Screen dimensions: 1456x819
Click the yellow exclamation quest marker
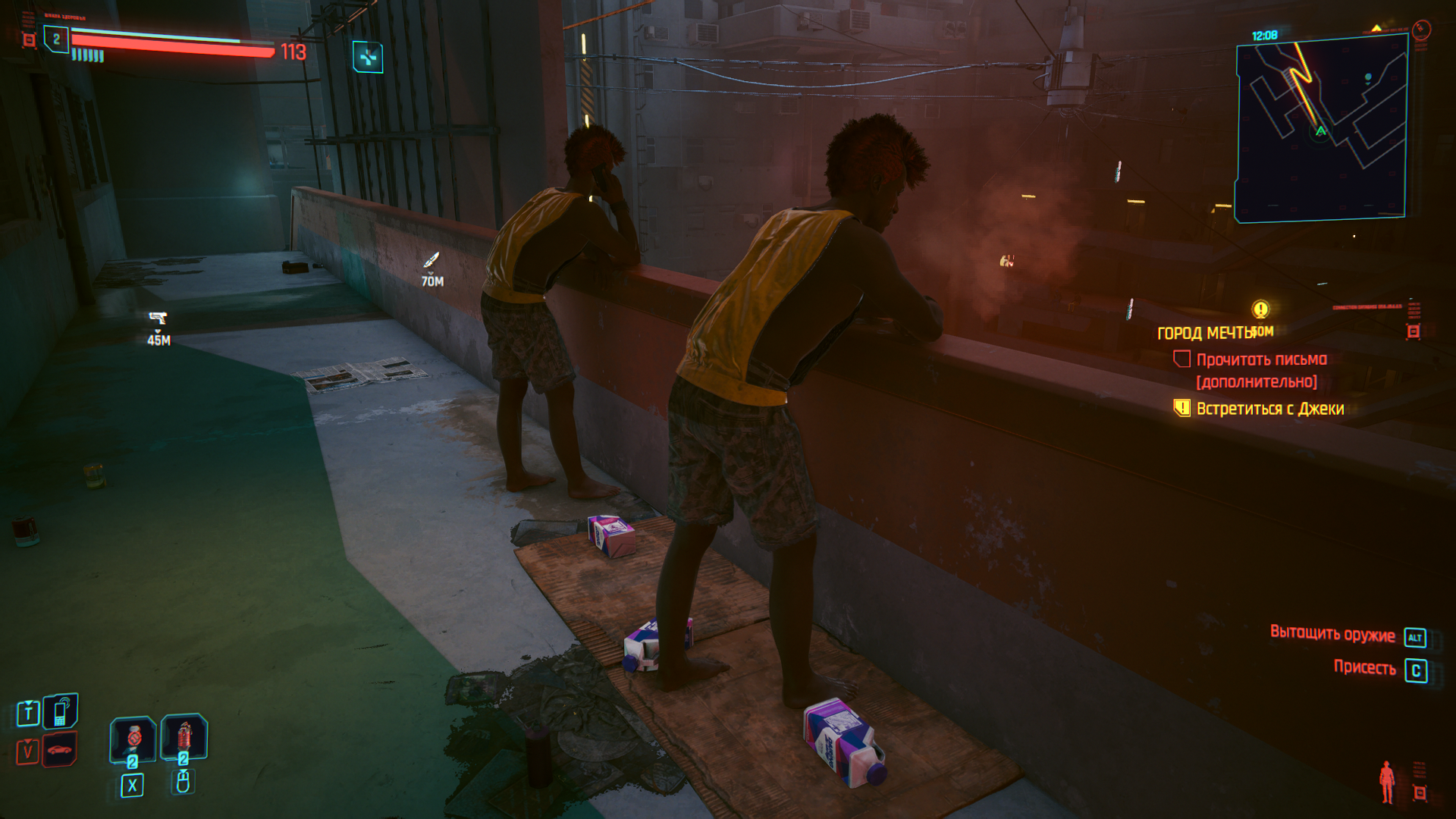pyautogui.click(x=1260, y=309)
